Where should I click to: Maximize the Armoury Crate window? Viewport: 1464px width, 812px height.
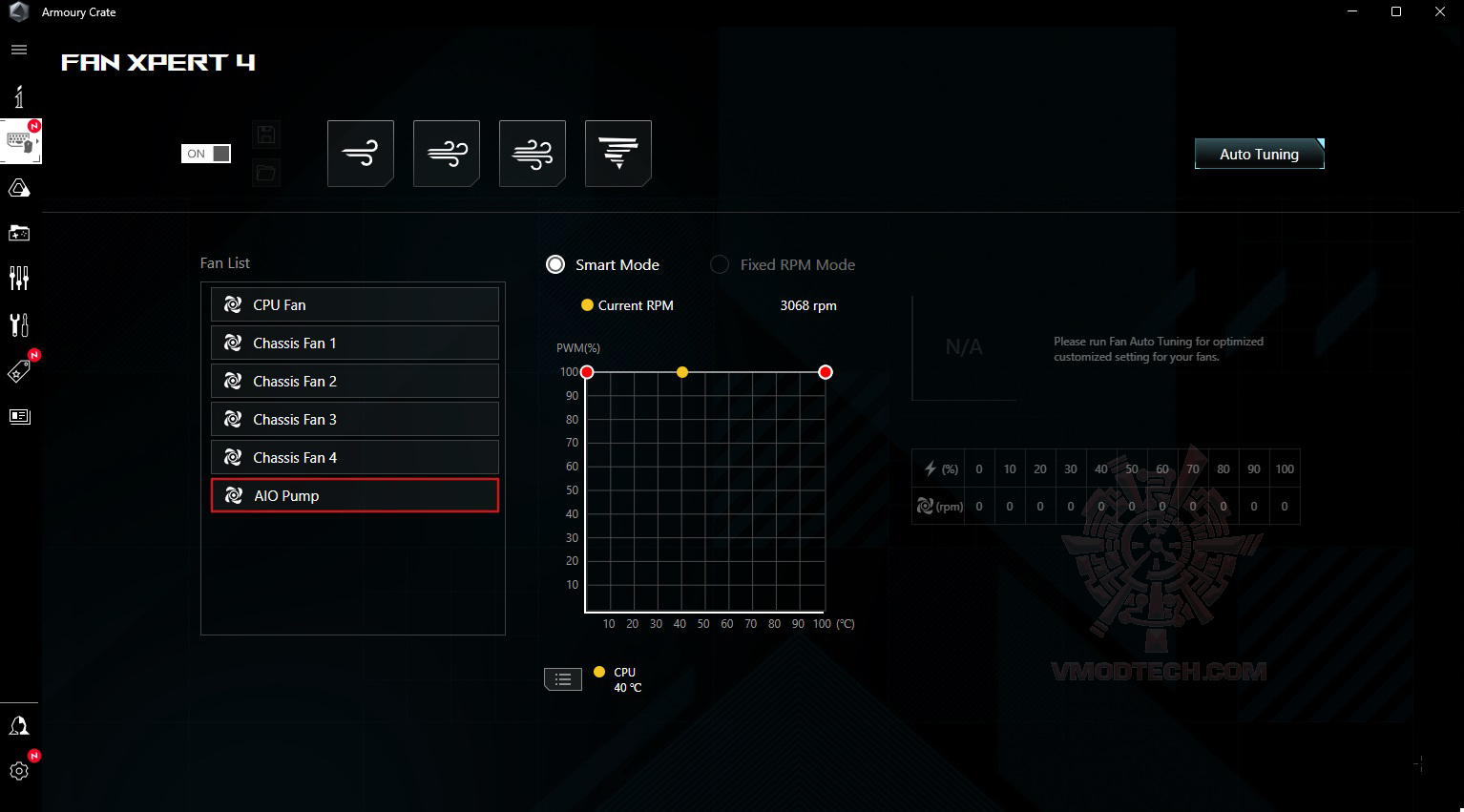click(1396, 12)
